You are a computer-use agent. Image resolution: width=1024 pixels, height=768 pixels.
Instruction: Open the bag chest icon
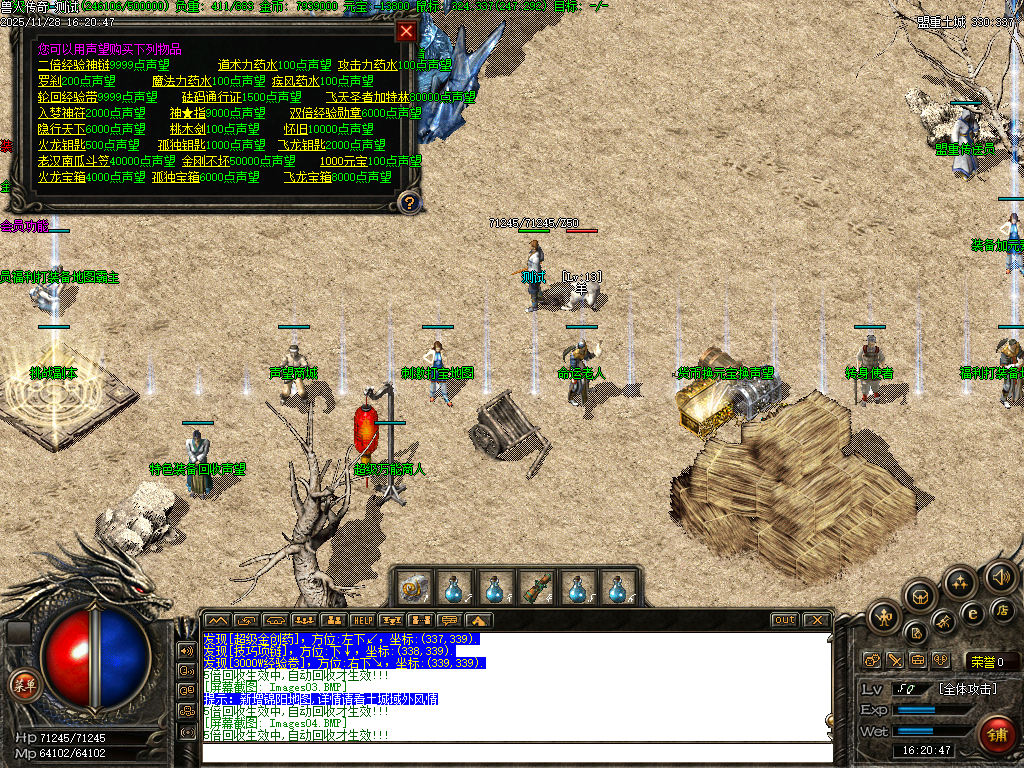point(921,597)
